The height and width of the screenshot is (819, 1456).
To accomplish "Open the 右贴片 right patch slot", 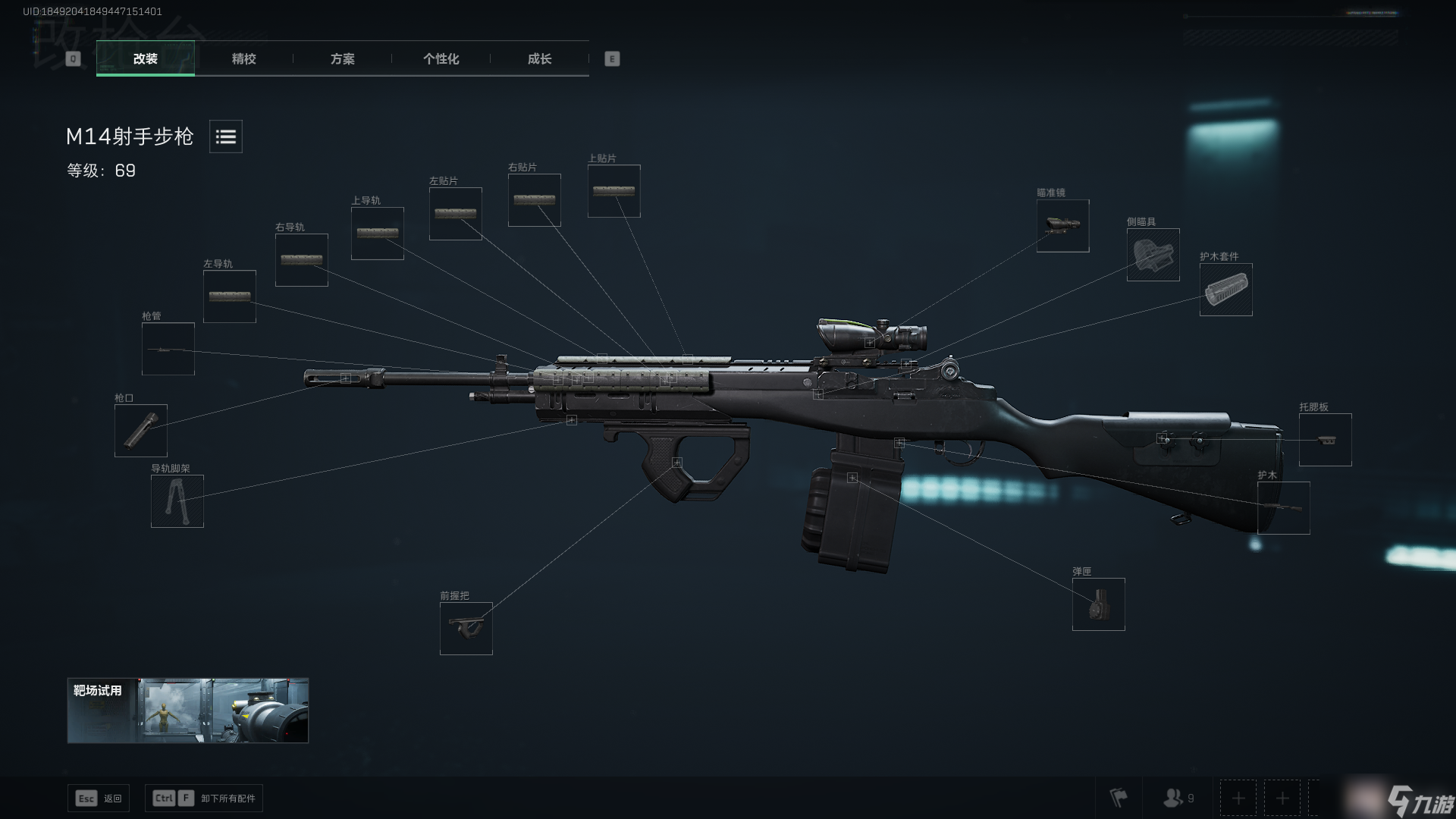I will coord(534,200).
